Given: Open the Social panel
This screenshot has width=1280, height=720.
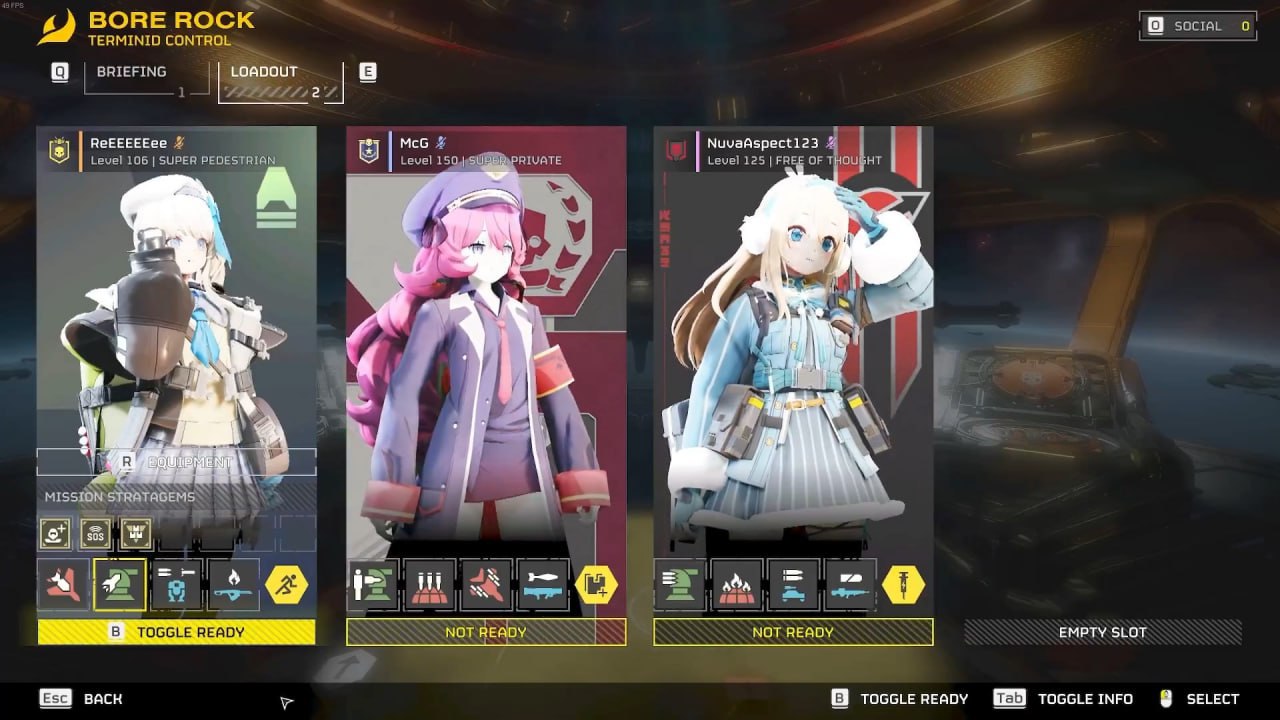Looking at the screenshot, I should (x=1198, y=26).
